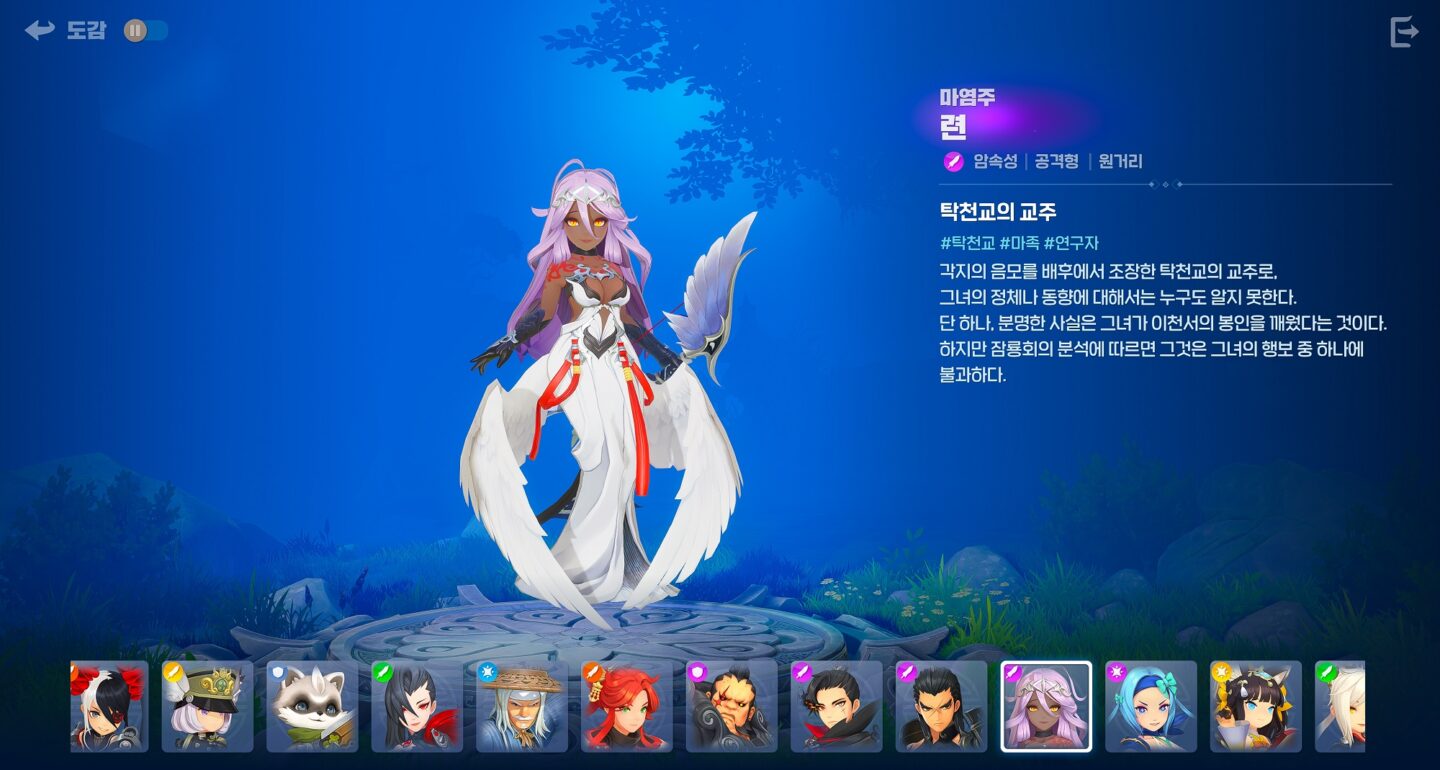Select the 공격형 attribute label
The height and width of the screenshot is (770, 1440).
(1058, 161)
